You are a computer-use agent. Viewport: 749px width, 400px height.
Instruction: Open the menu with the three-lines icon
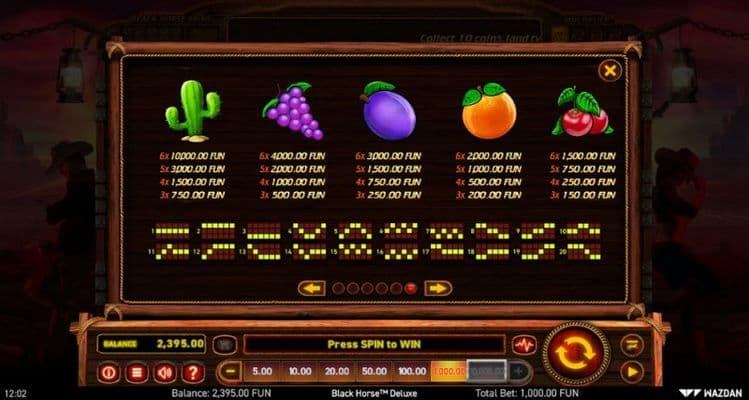click(138, 372)
